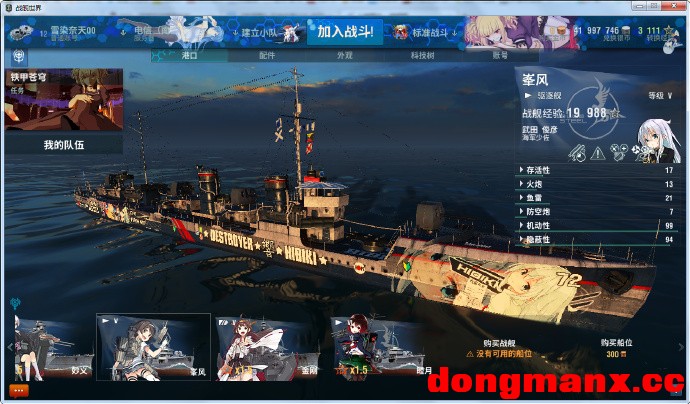Viewport: 690px width, 404px height.
Task: Open the 我的队伍 team panel
Action: 64,145
